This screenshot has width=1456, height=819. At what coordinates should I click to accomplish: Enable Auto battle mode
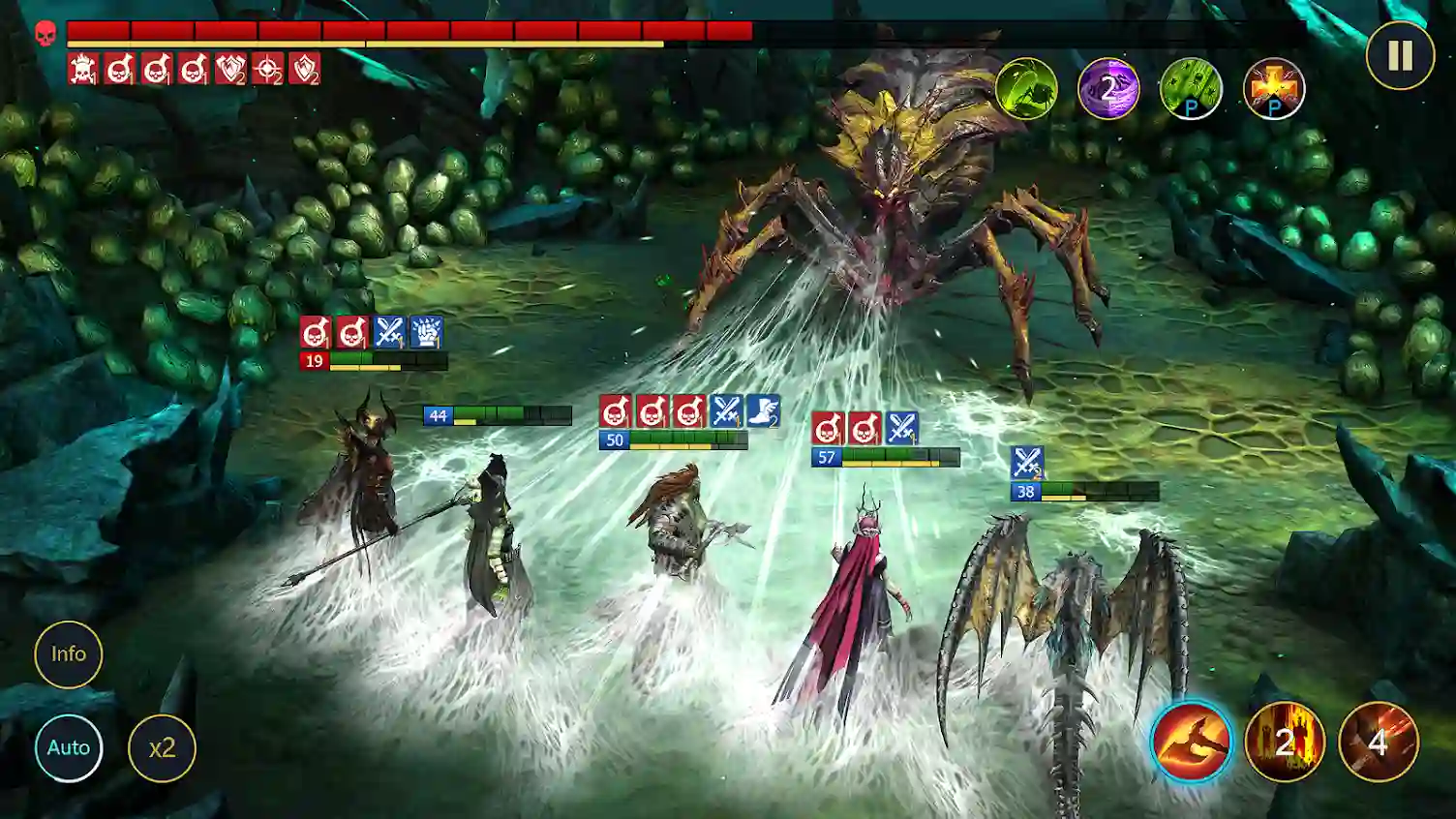click(x=69, y=746)
